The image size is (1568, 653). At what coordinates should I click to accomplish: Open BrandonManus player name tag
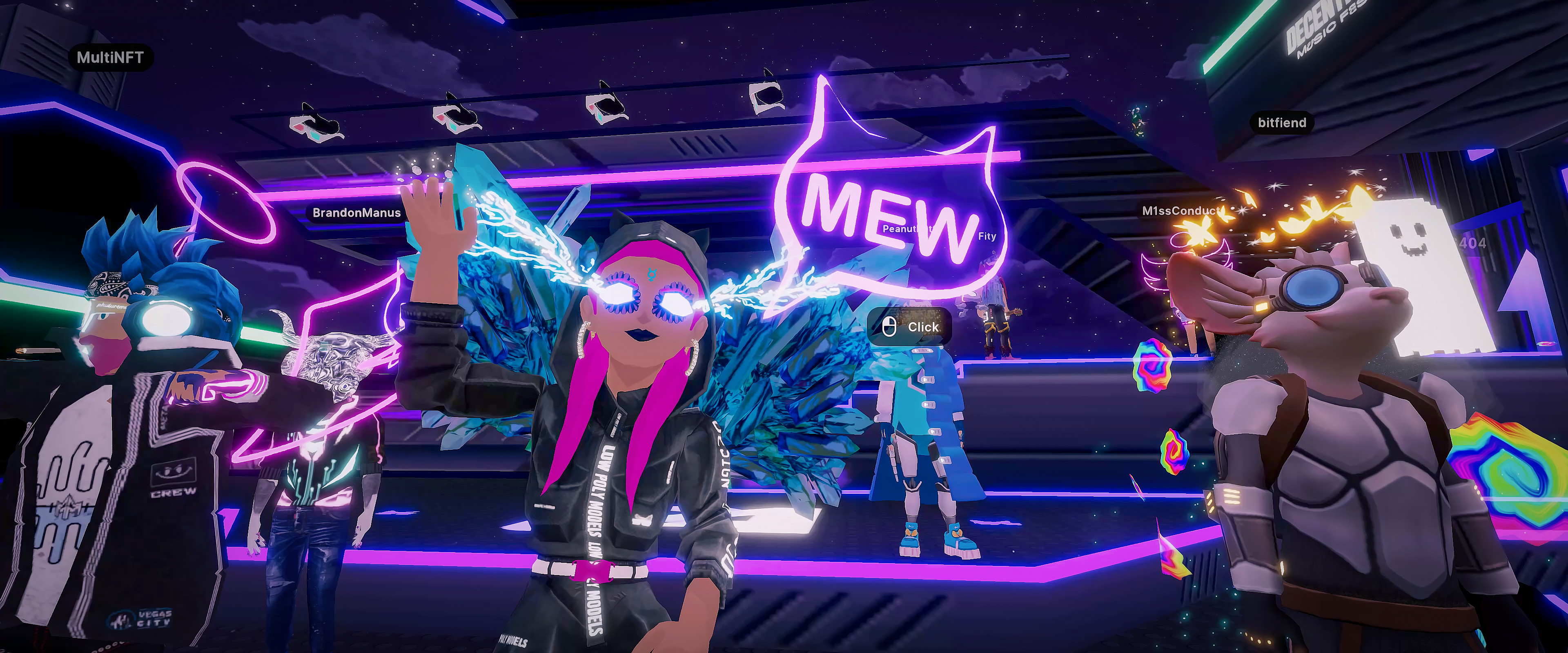356,212
